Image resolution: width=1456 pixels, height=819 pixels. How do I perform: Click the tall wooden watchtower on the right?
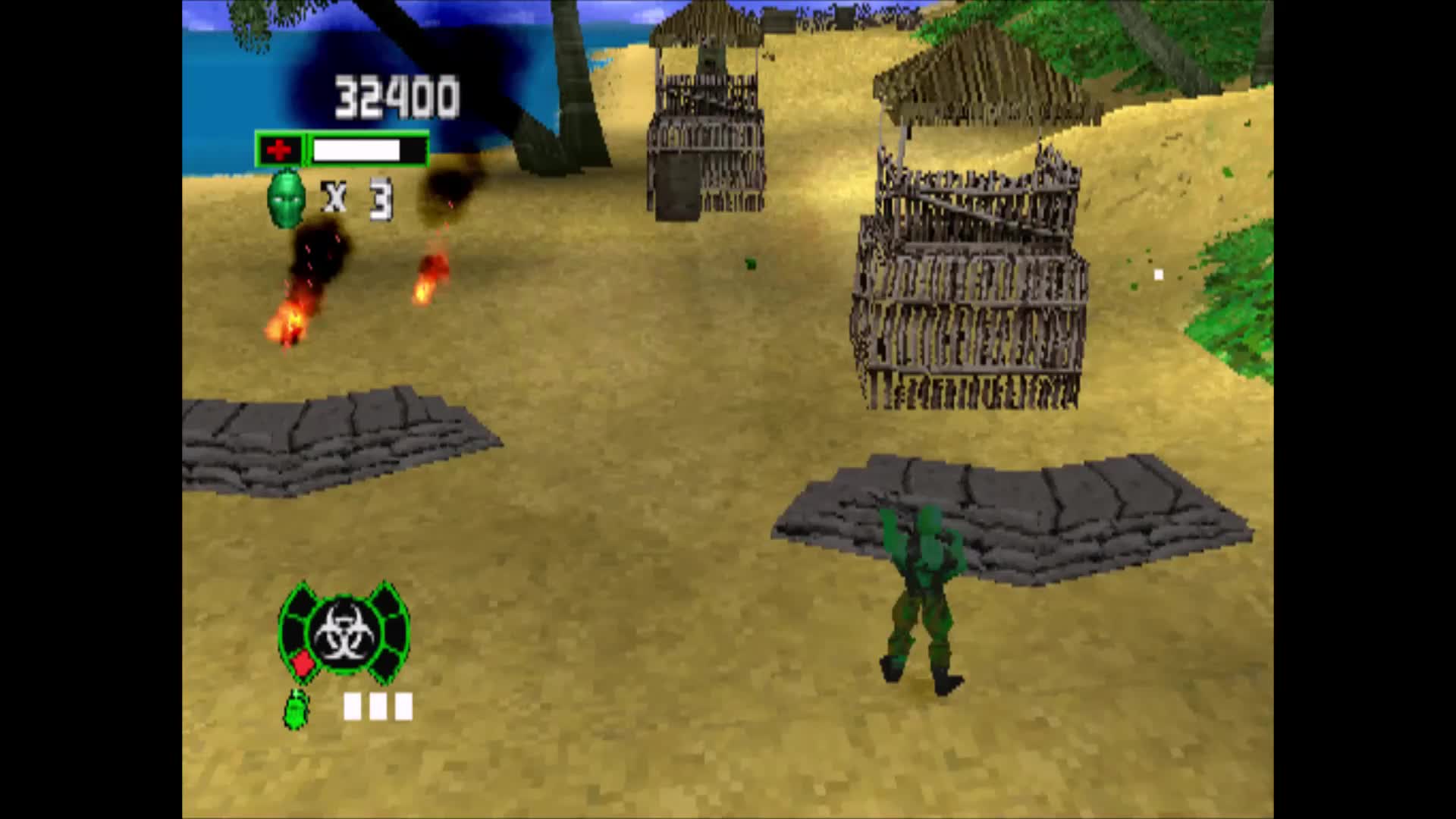[x=971, y=273]
